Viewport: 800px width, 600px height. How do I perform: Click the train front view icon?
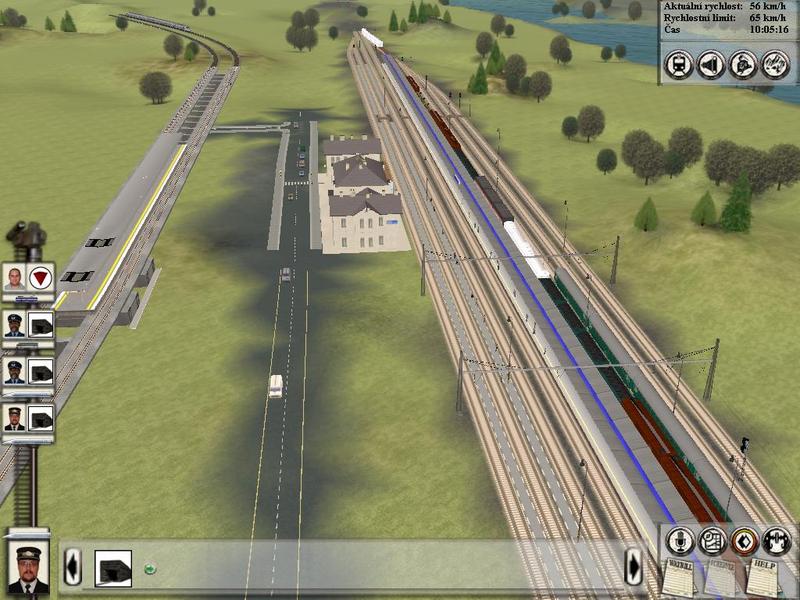[x=680, y=65]
